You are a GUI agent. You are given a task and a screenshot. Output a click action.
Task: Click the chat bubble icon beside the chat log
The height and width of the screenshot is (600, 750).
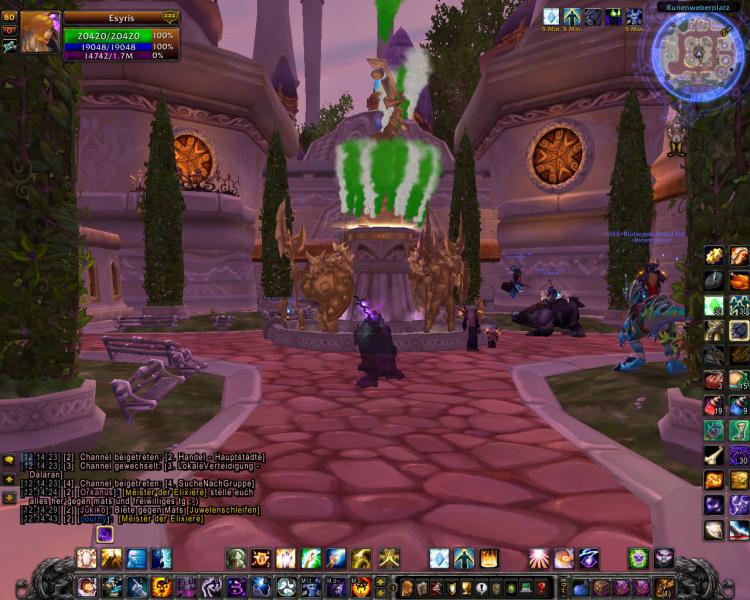pos(9,461)
